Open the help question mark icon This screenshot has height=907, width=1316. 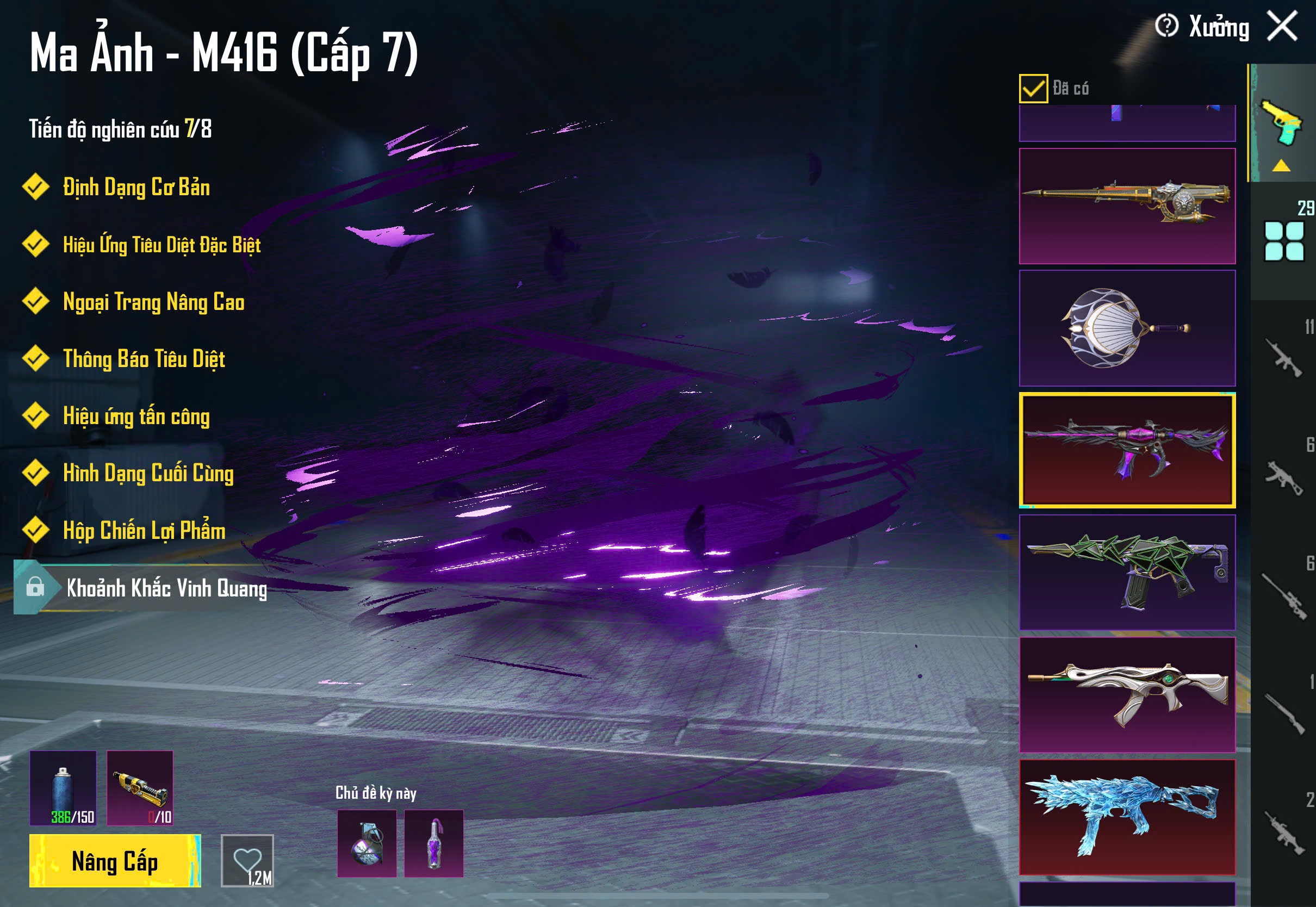tap(1166, 26)
